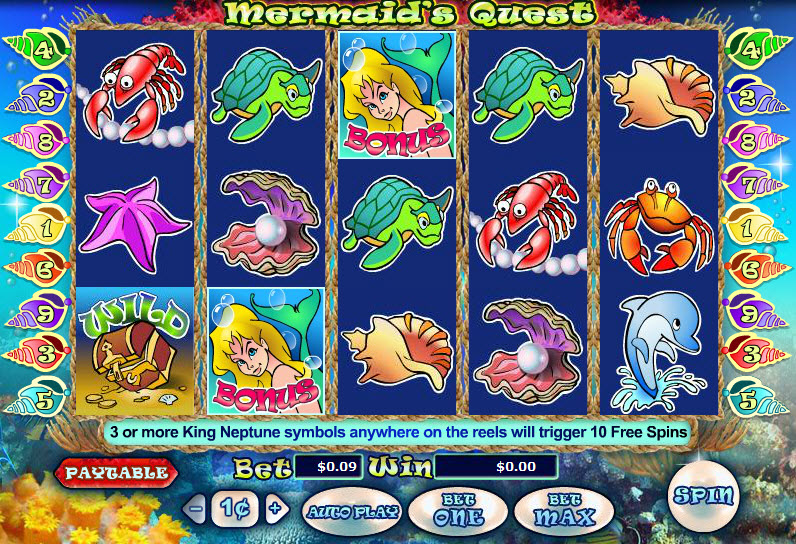Choose the Bet One button

[459, 513]
